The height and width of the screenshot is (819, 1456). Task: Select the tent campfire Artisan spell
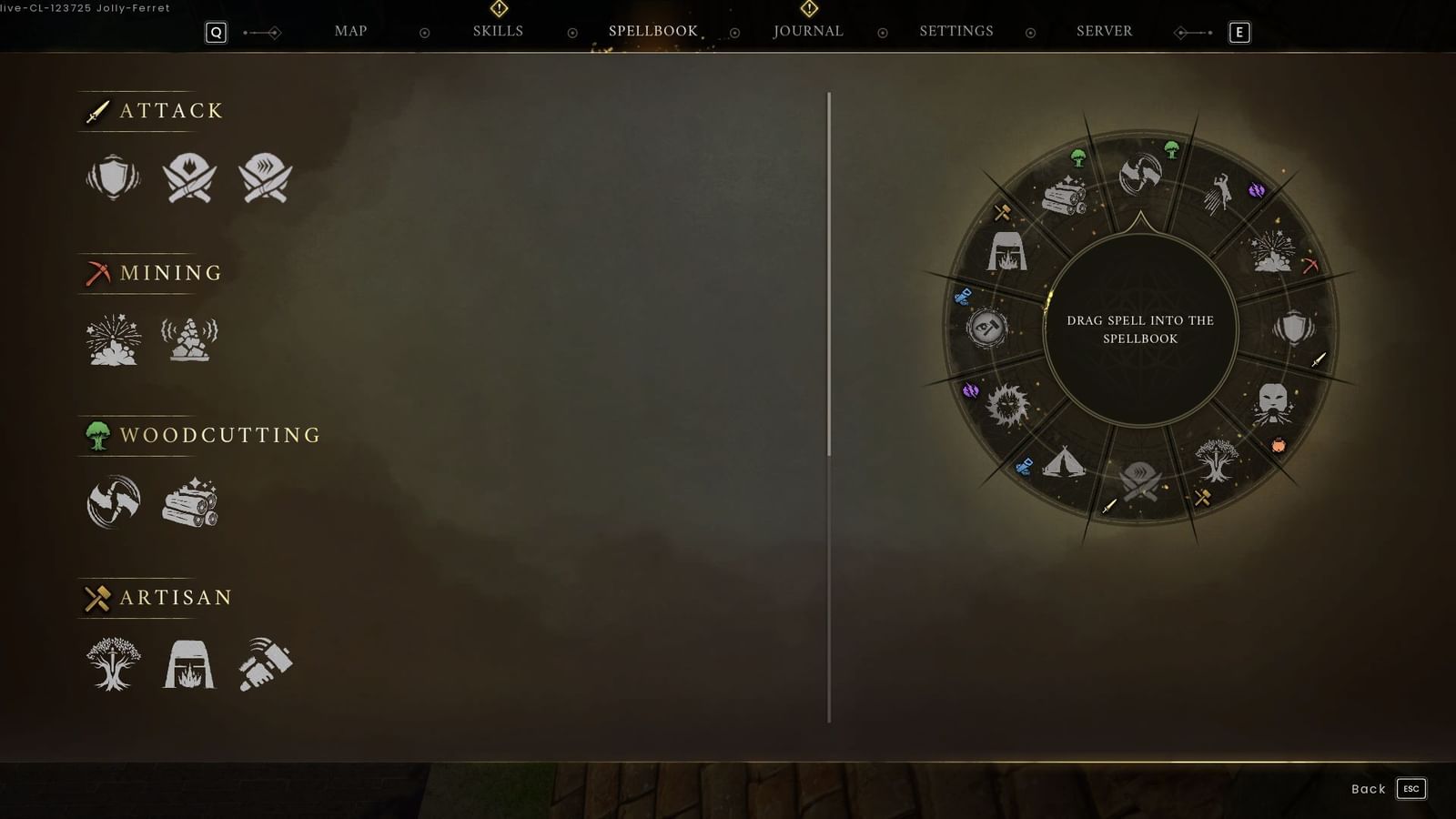pos(189,664)
